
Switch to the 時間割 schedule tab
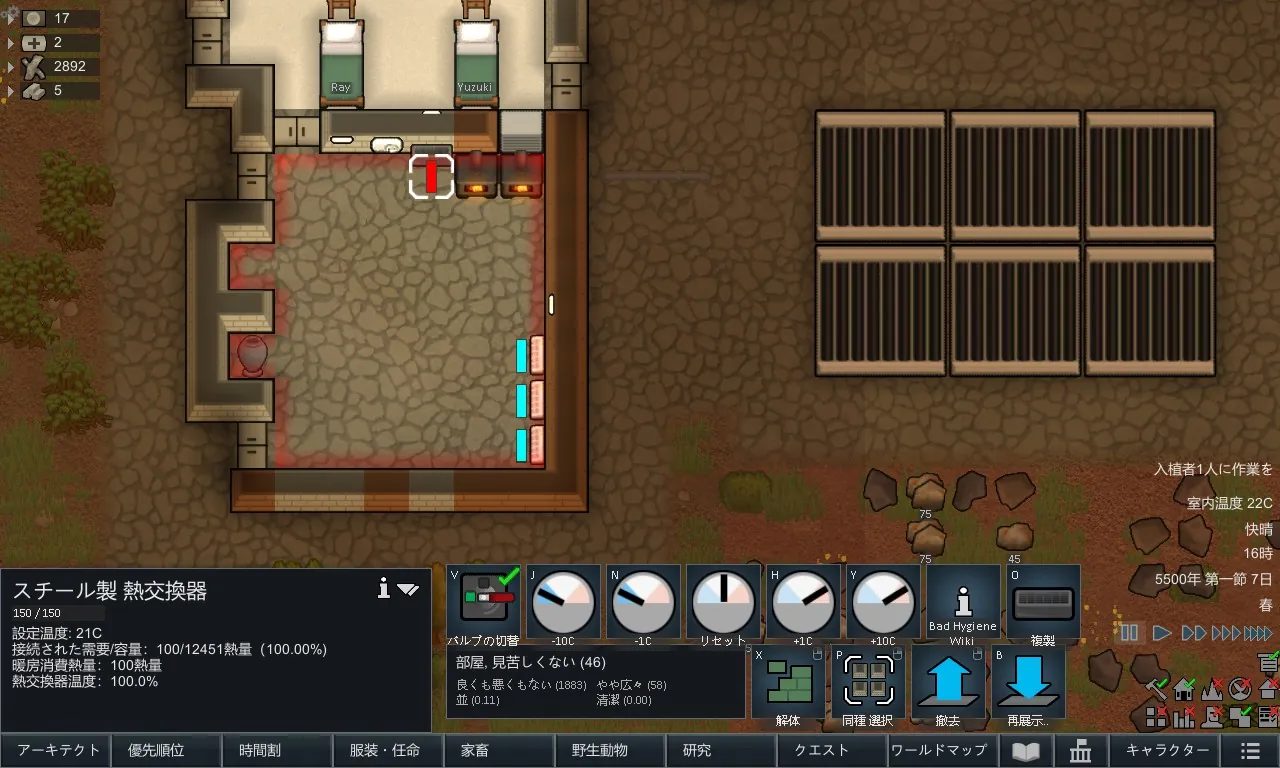pyautogui.click(x=275, y=750)
